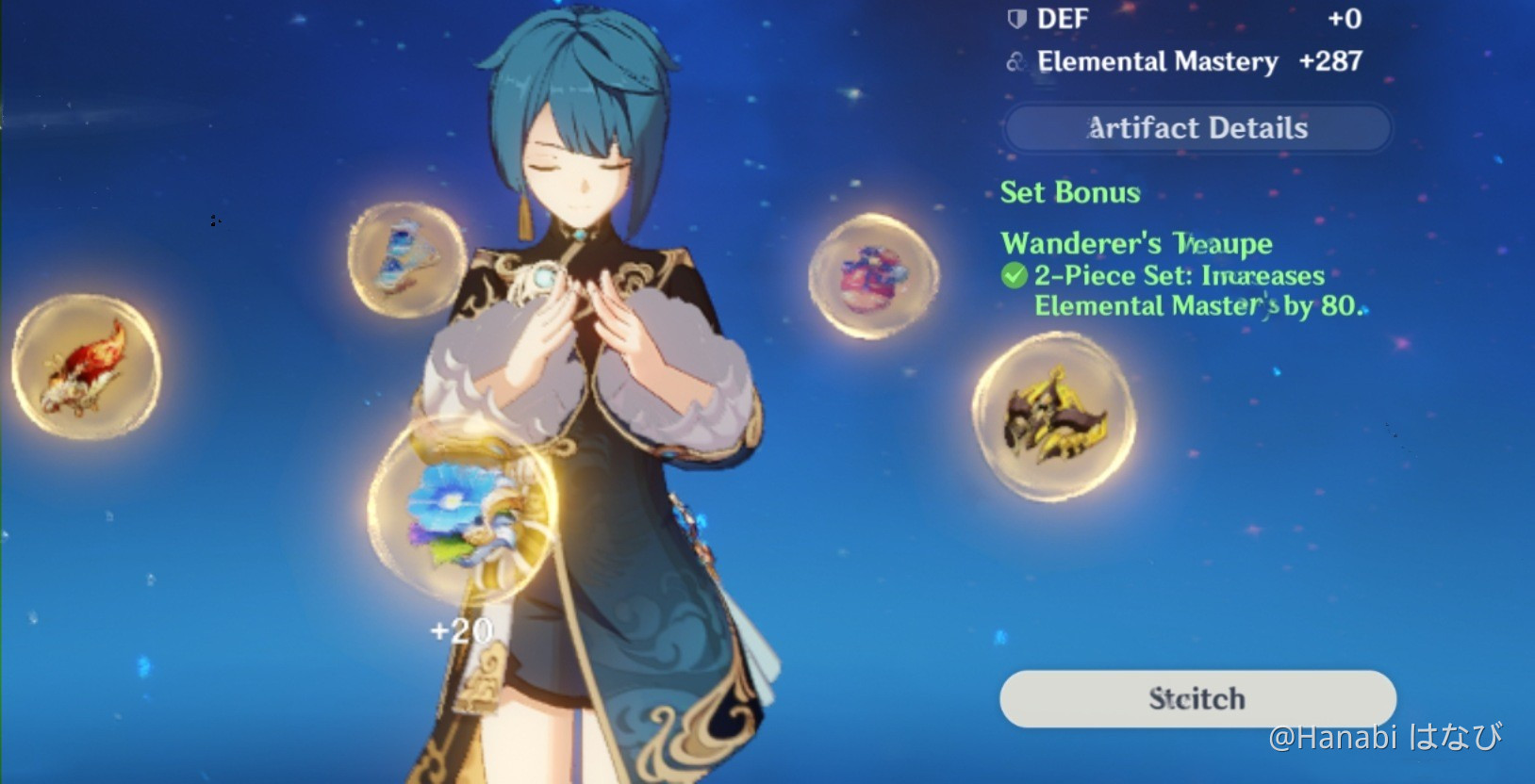Select the blue feather artifact bubble
The height and width of the screenshot is (784, 1535).
[406, 255]
